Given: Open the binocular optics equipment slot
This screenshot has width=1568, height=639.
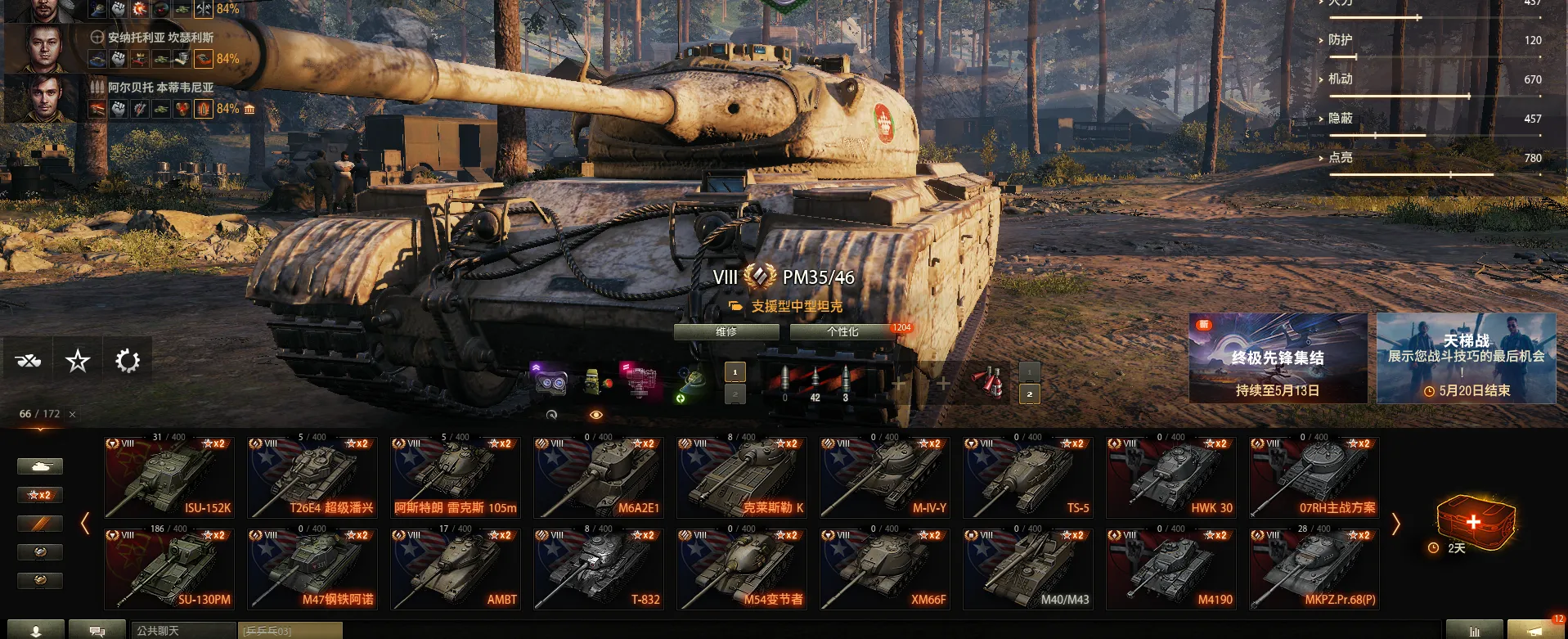Looking at the screenshot, I should coord(549,381).
